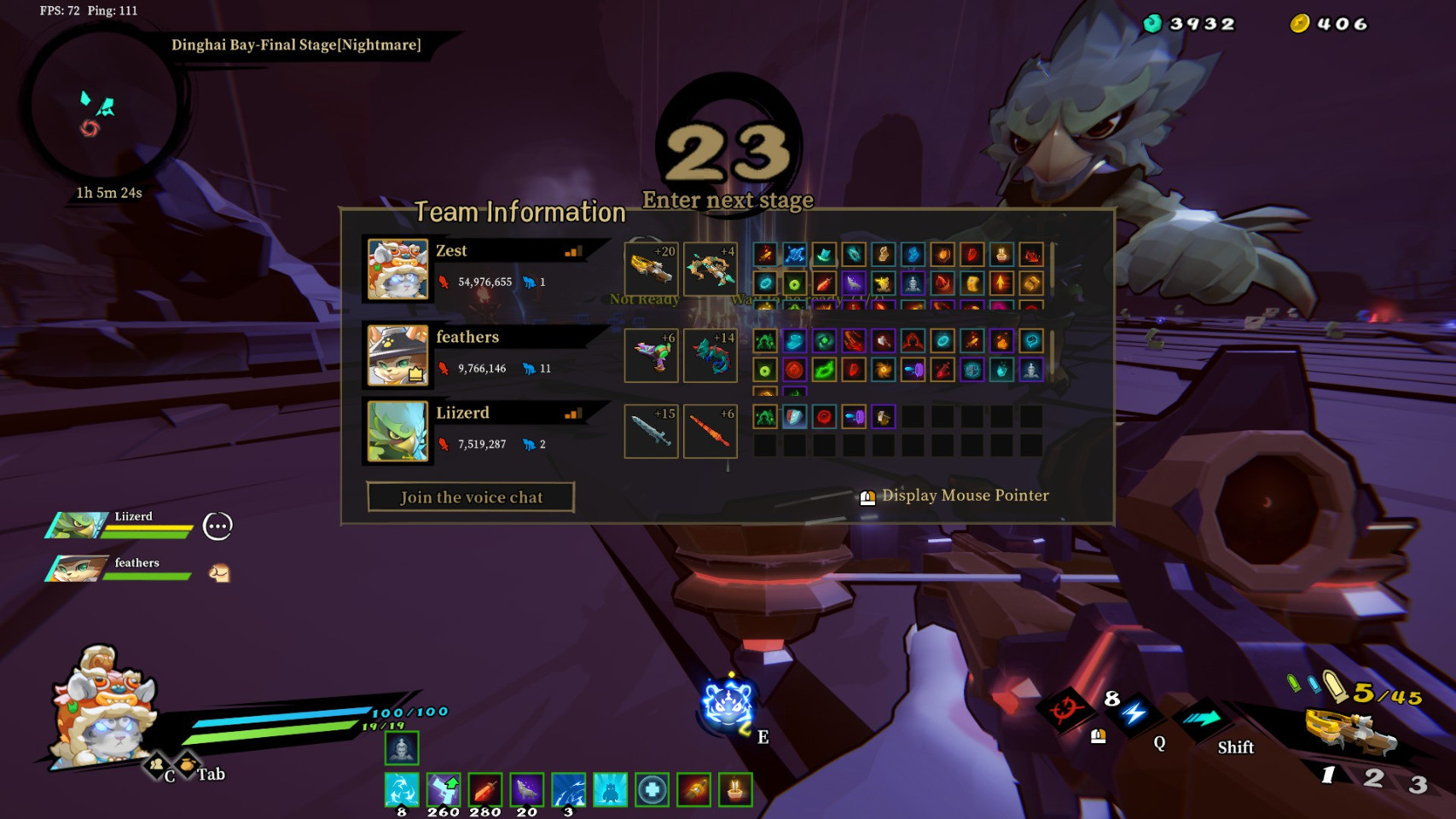Open chat bubble next to Liizerd
1456x819 pixels.
[x=218, y=526]
